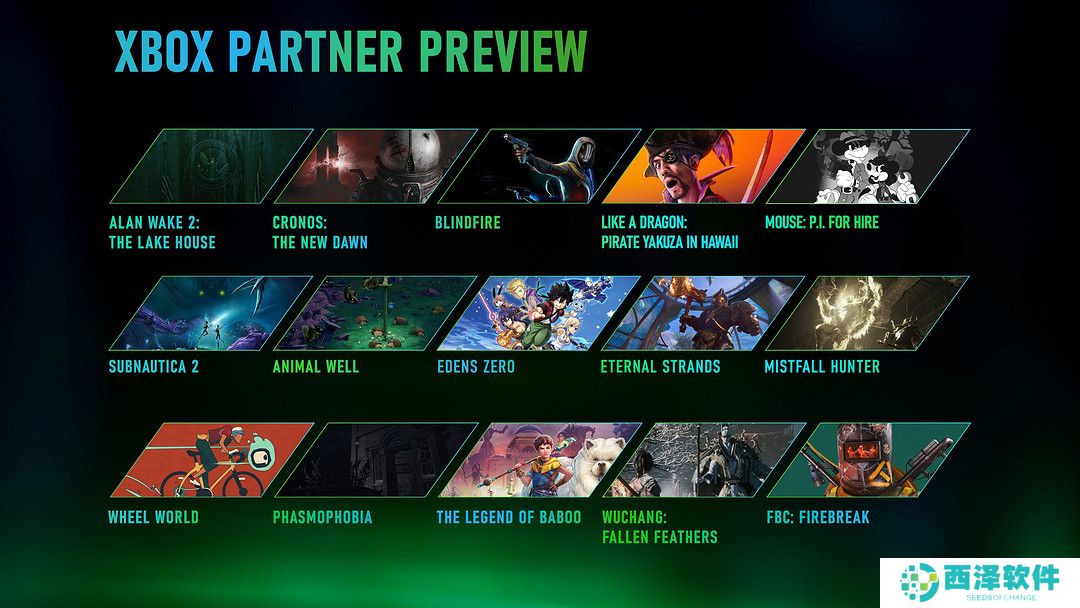This screenshot has height=608, width=1080.
Task: Click the Wheel World bicycle thumbnail
Action: [x=210, y=460]
